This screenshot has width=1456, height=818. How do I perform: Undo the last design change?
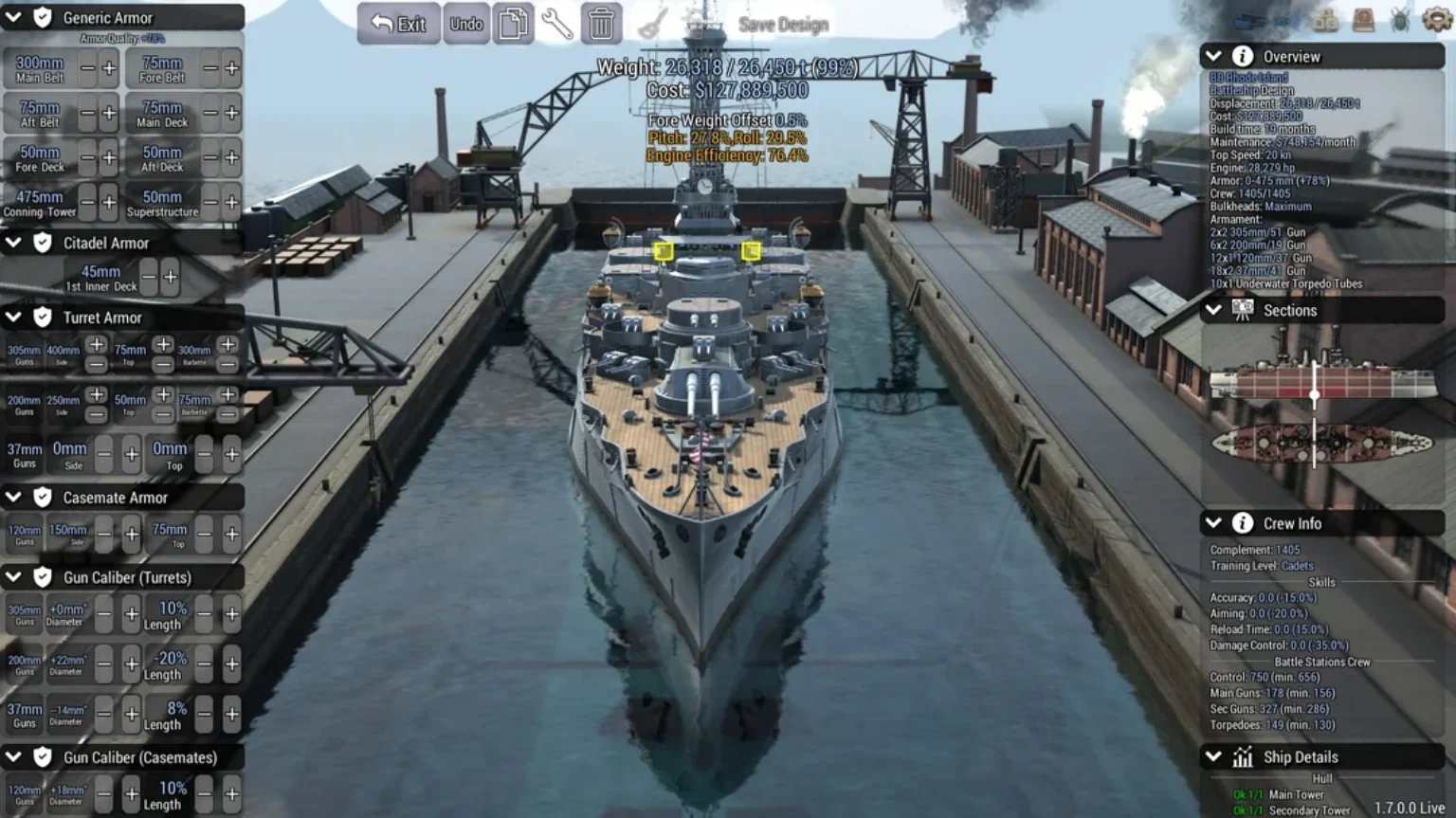coord(465,24)
